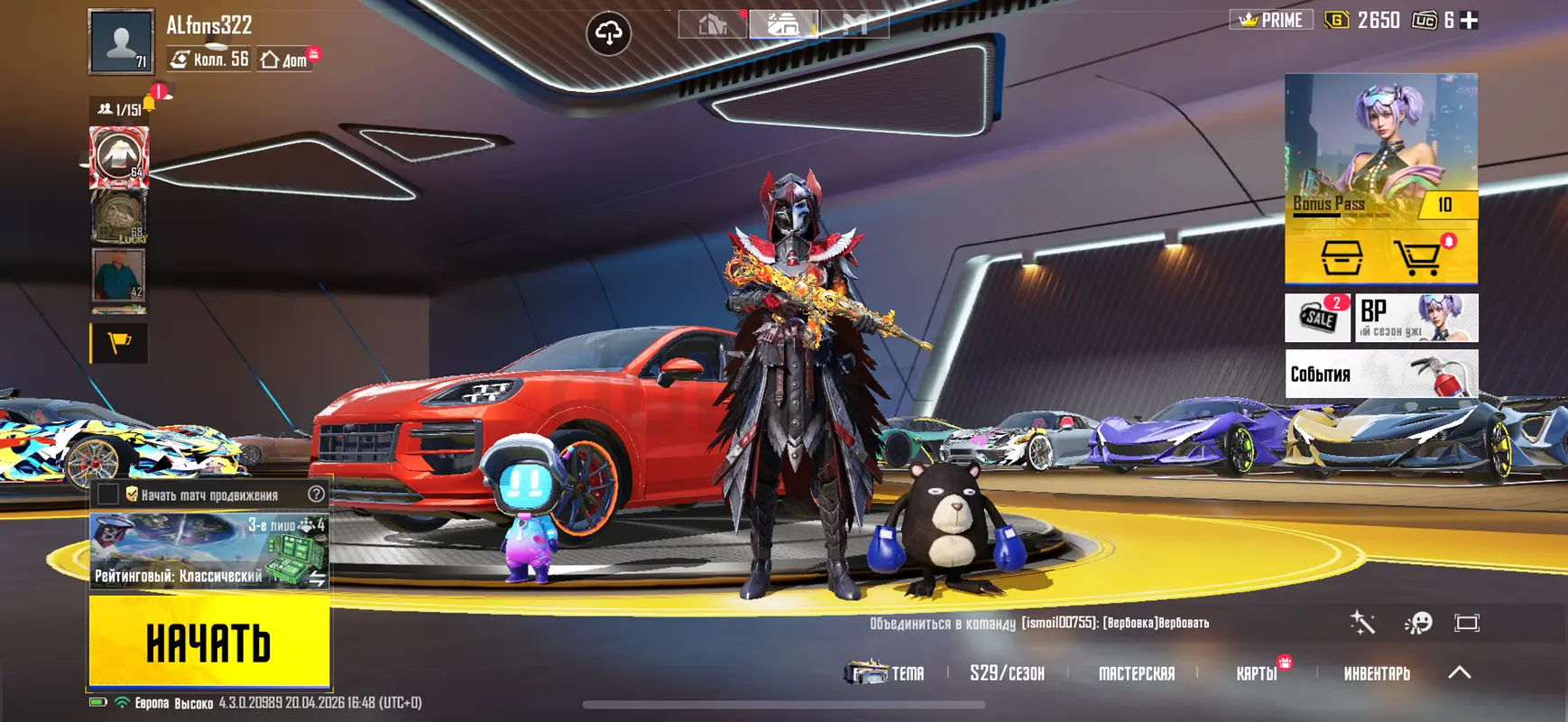Open the S29/СЕЗОН season menu
Image resolution: width=1568 pixels, height=722 pixels.
1007,673
